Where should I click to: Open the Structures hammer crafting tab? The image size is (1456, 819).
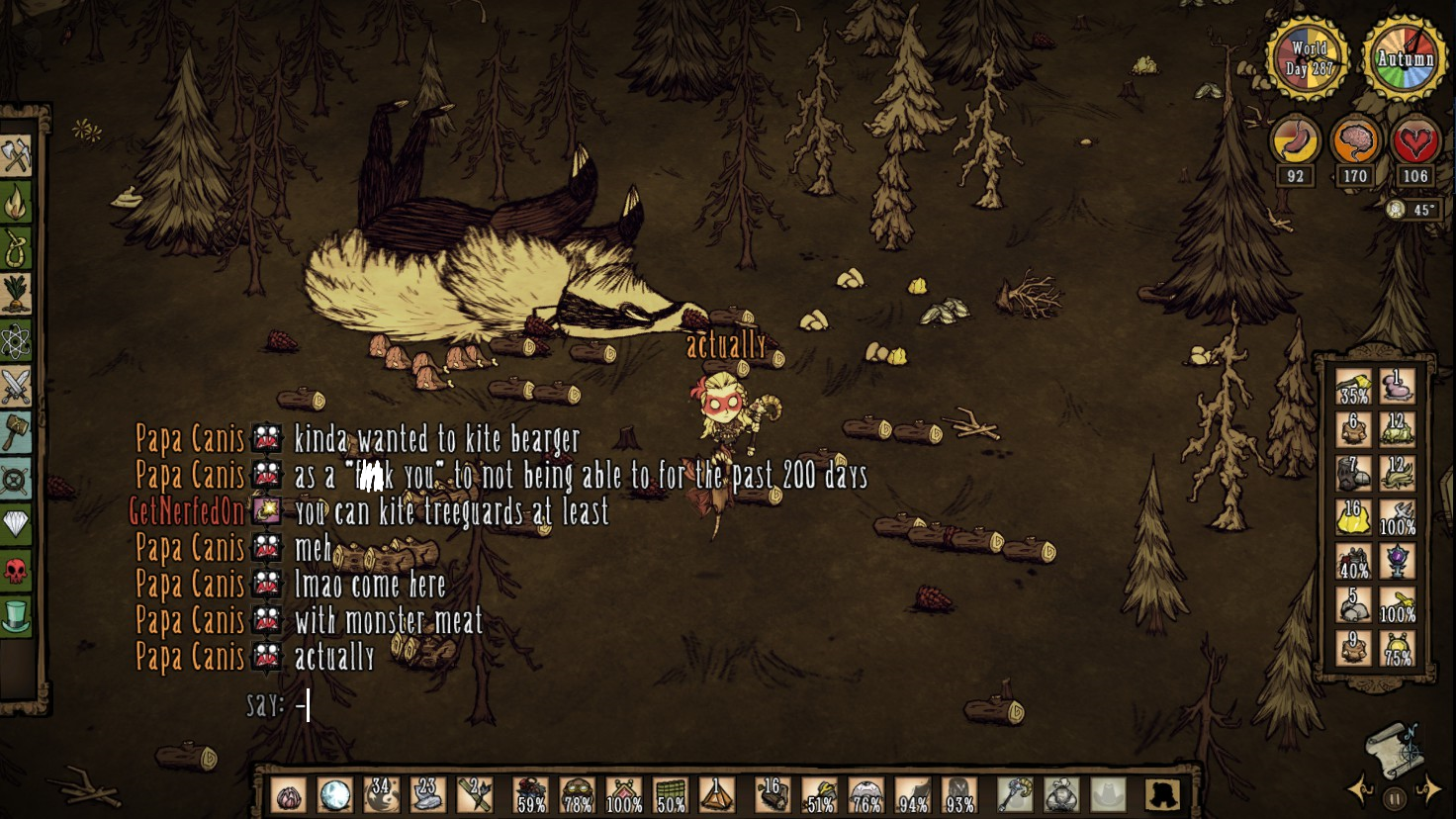[x=17, y=432]
